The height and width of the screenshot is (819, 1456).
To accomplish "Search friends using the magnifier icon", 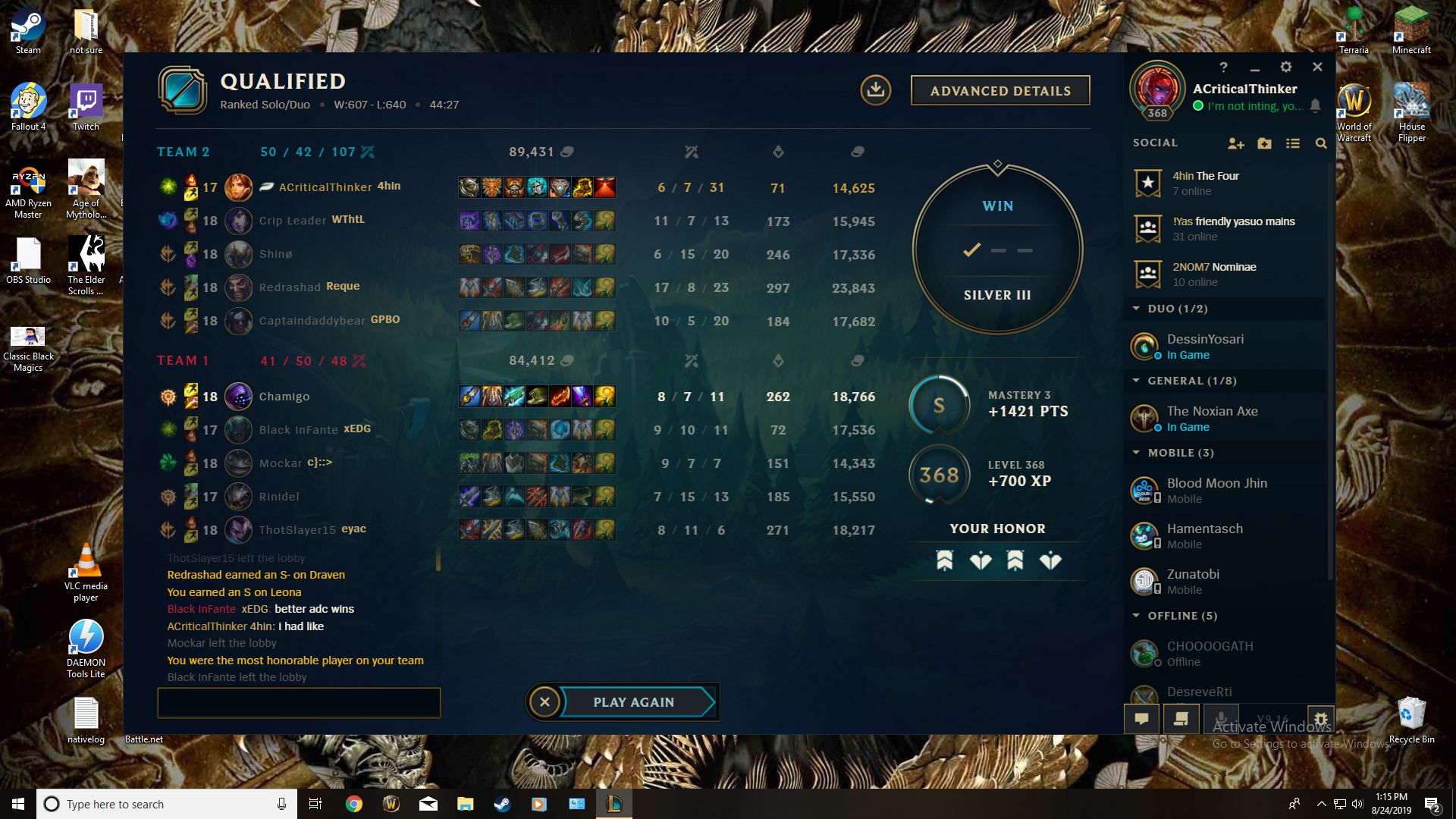I will 1321,143.
